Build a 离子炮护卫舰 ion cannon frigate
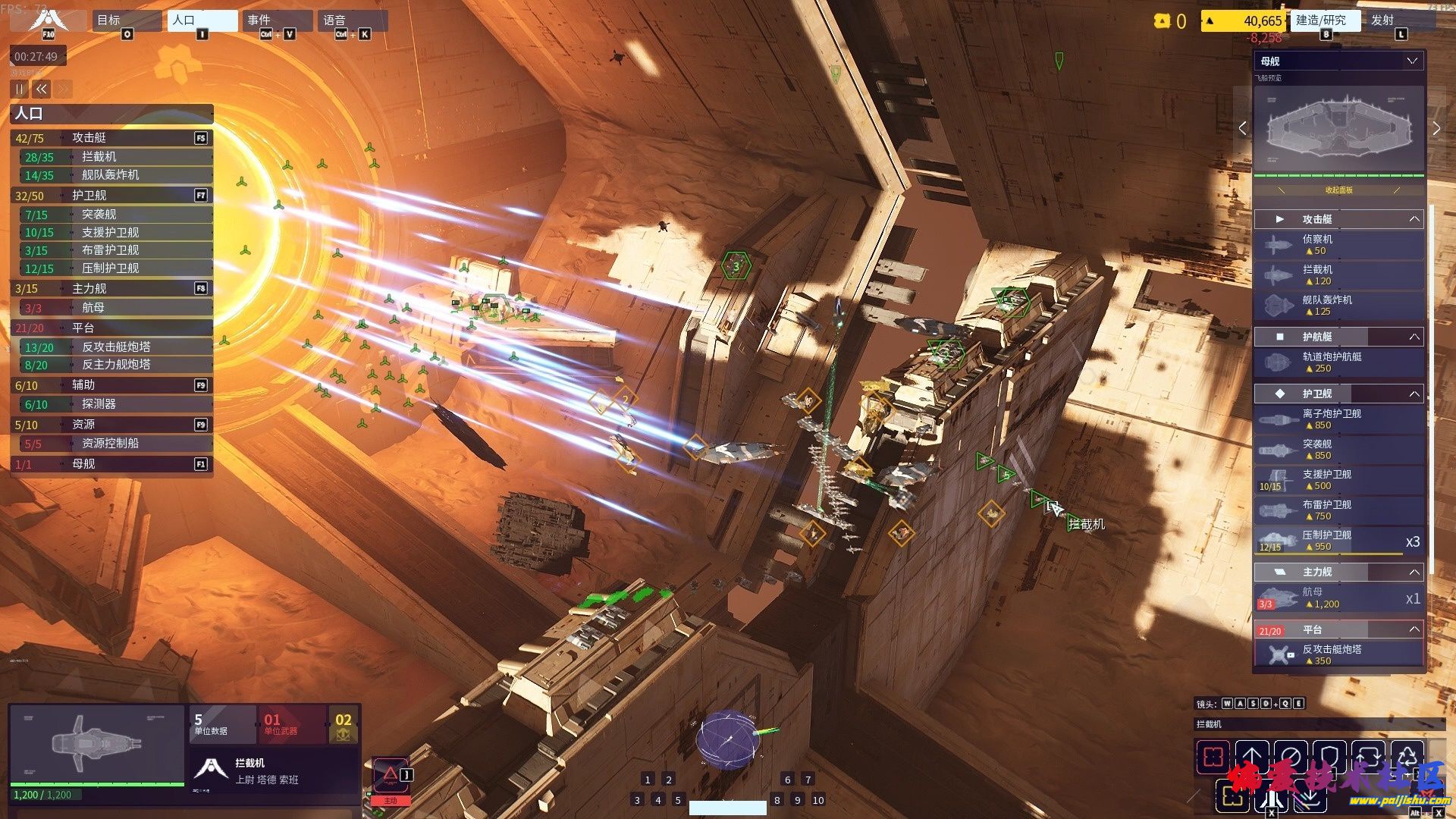 [1339, 419]
